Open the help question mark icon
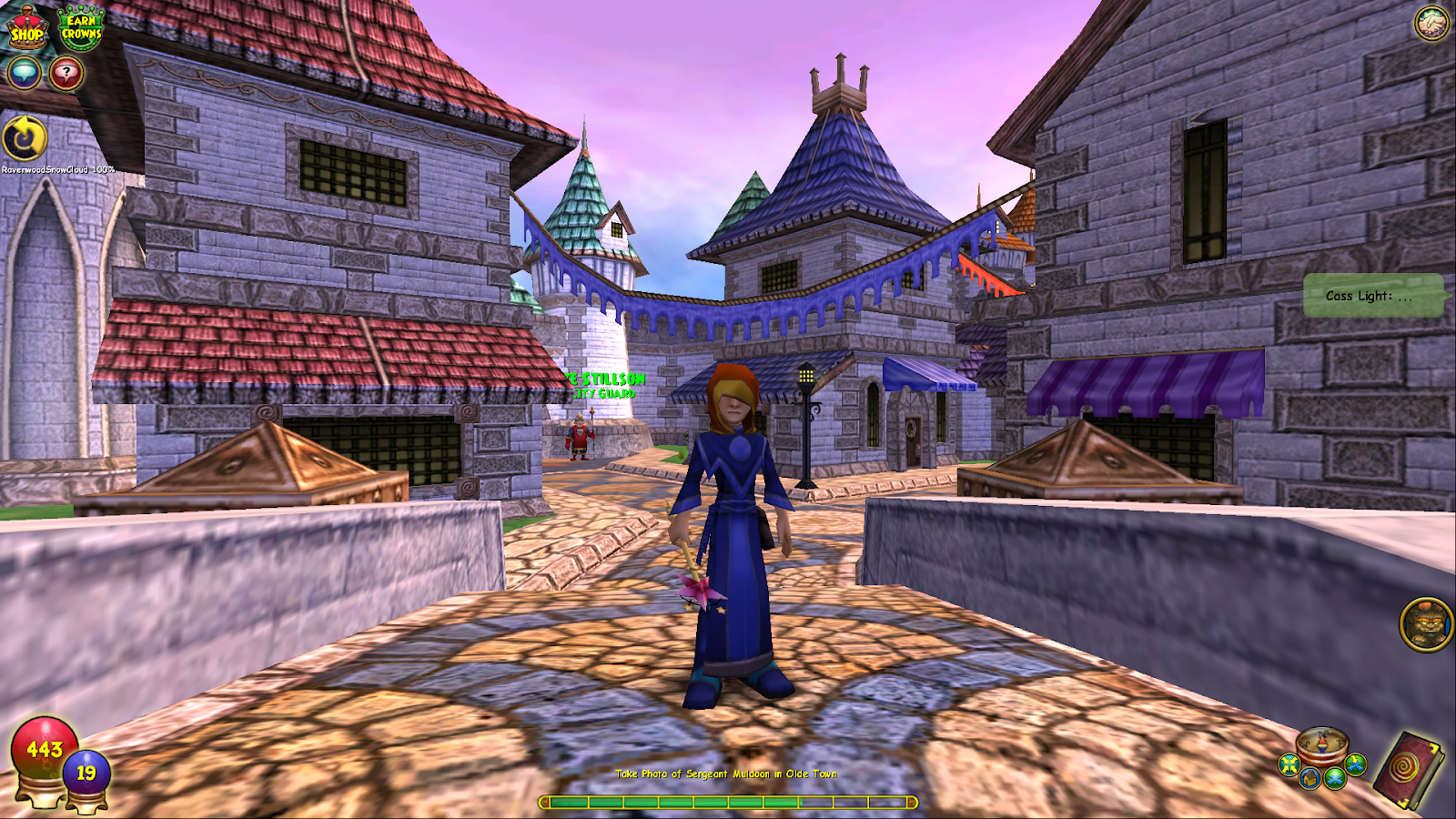 pyautogui.click(x=66, y=72)
